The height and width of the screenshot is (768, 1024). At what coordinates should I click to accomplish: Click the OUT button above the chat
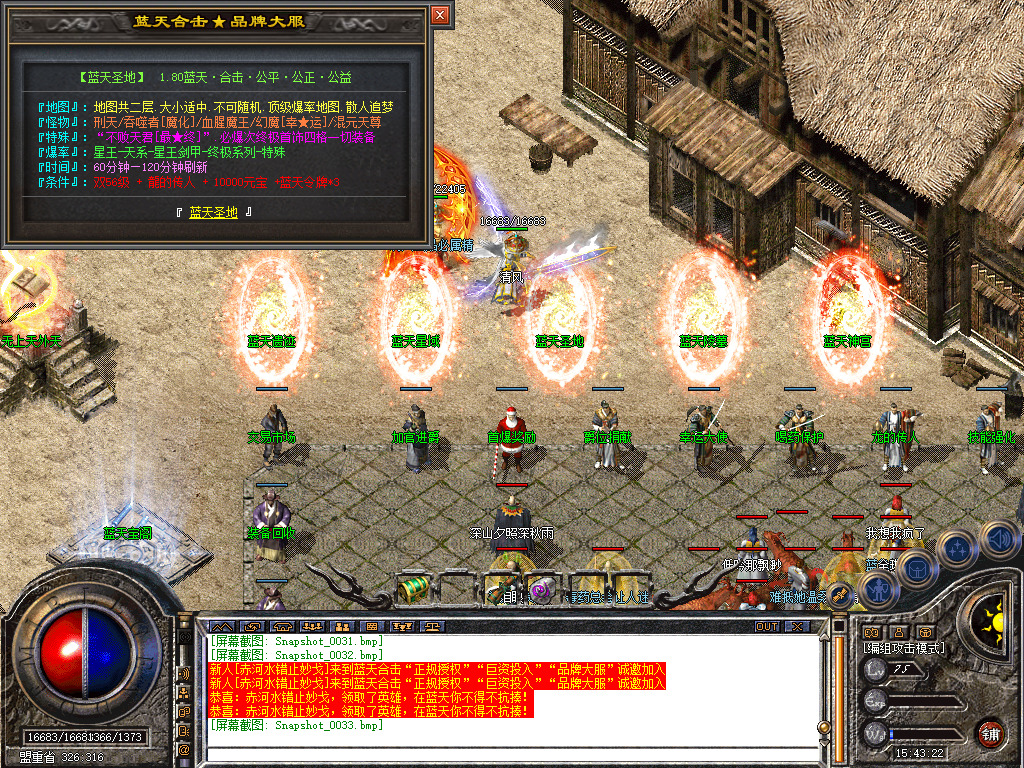tap(766, 626)
